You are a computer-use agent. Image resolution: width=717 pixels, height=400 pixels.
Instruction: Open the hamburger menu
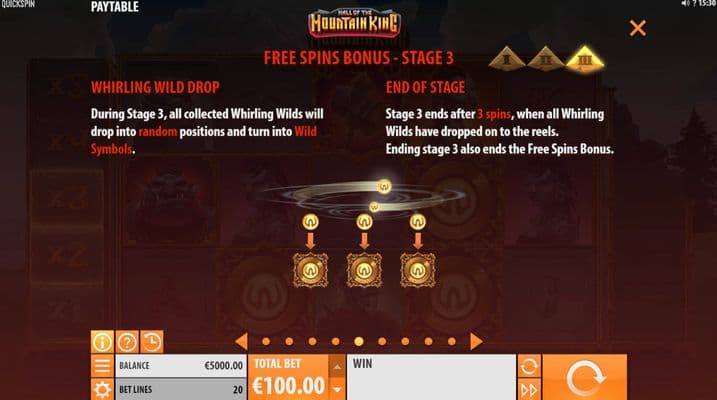pos(102,366)
